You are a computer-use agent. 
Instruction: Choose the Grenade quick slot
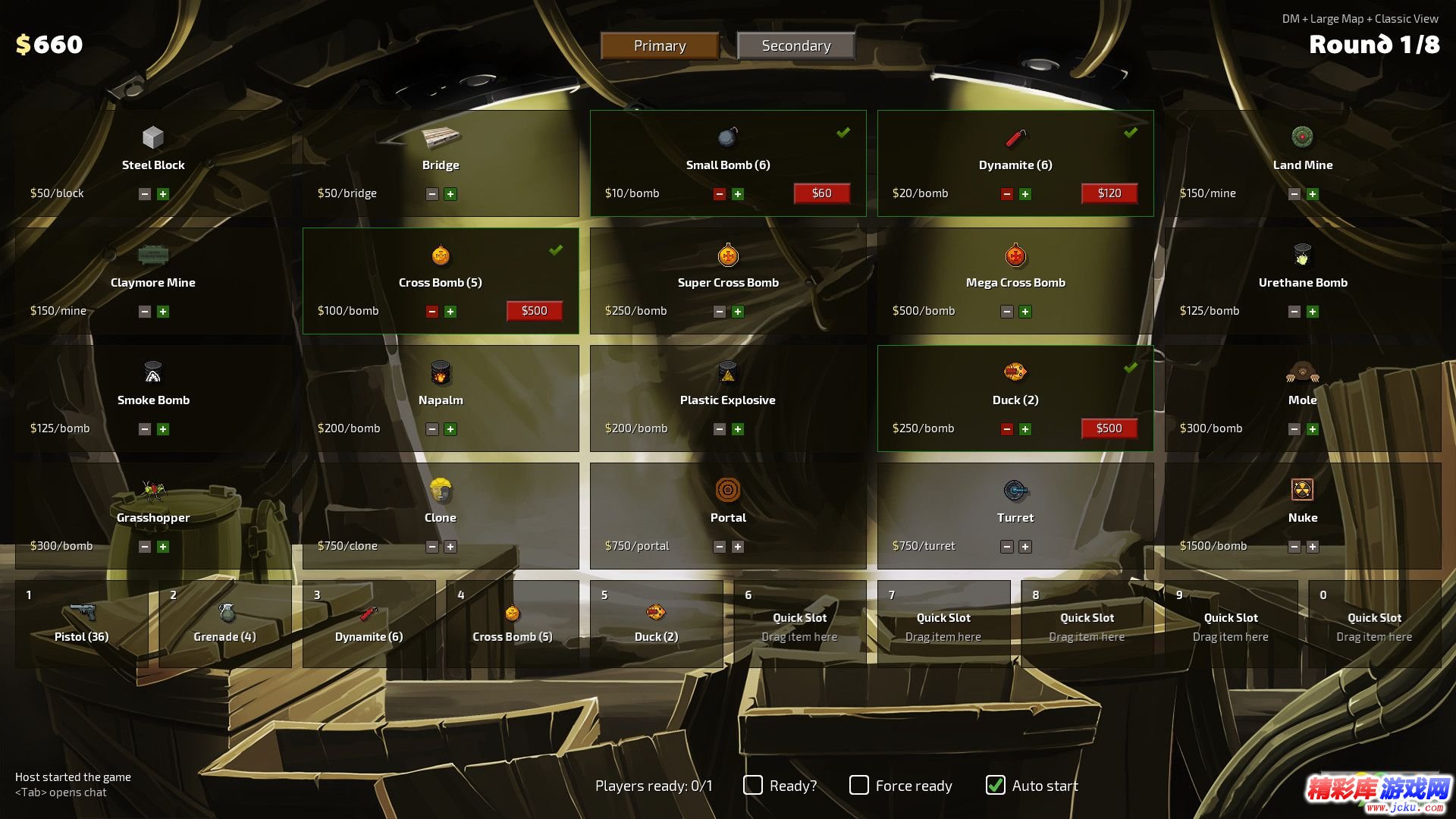coord(225,623)
